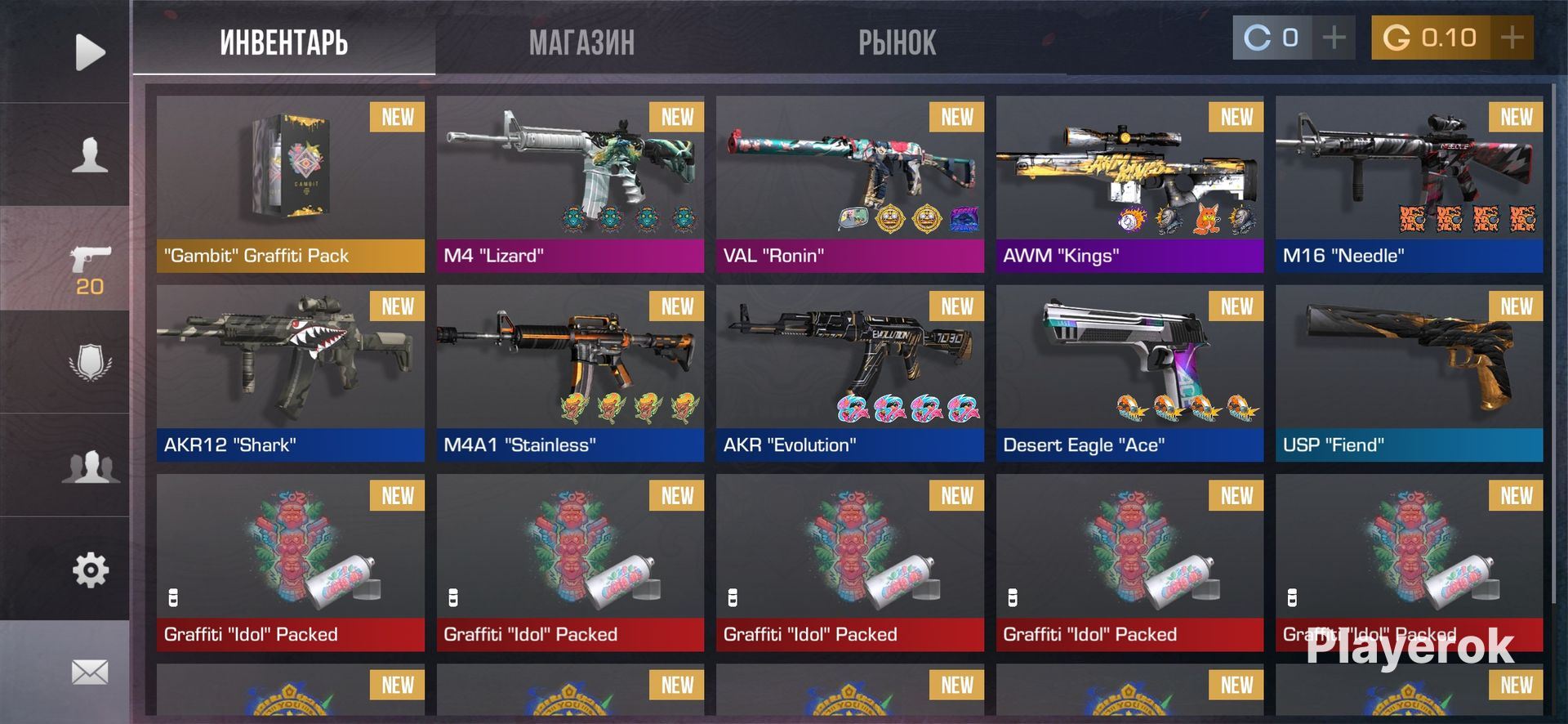Select the USP "Fiend" skin

coord(1409,372)
